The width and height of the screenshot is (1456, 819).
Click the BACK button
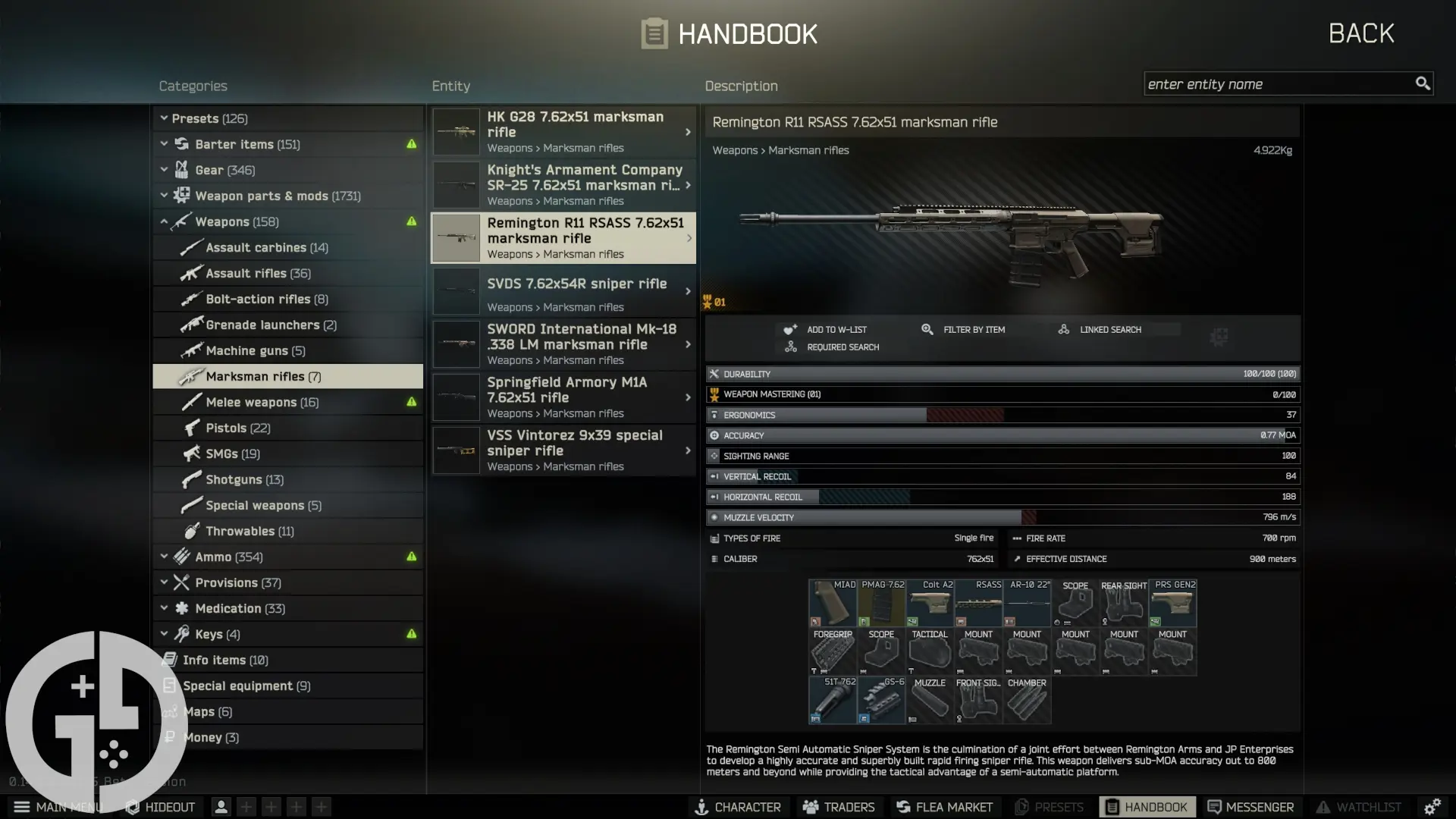(1360, 33)
